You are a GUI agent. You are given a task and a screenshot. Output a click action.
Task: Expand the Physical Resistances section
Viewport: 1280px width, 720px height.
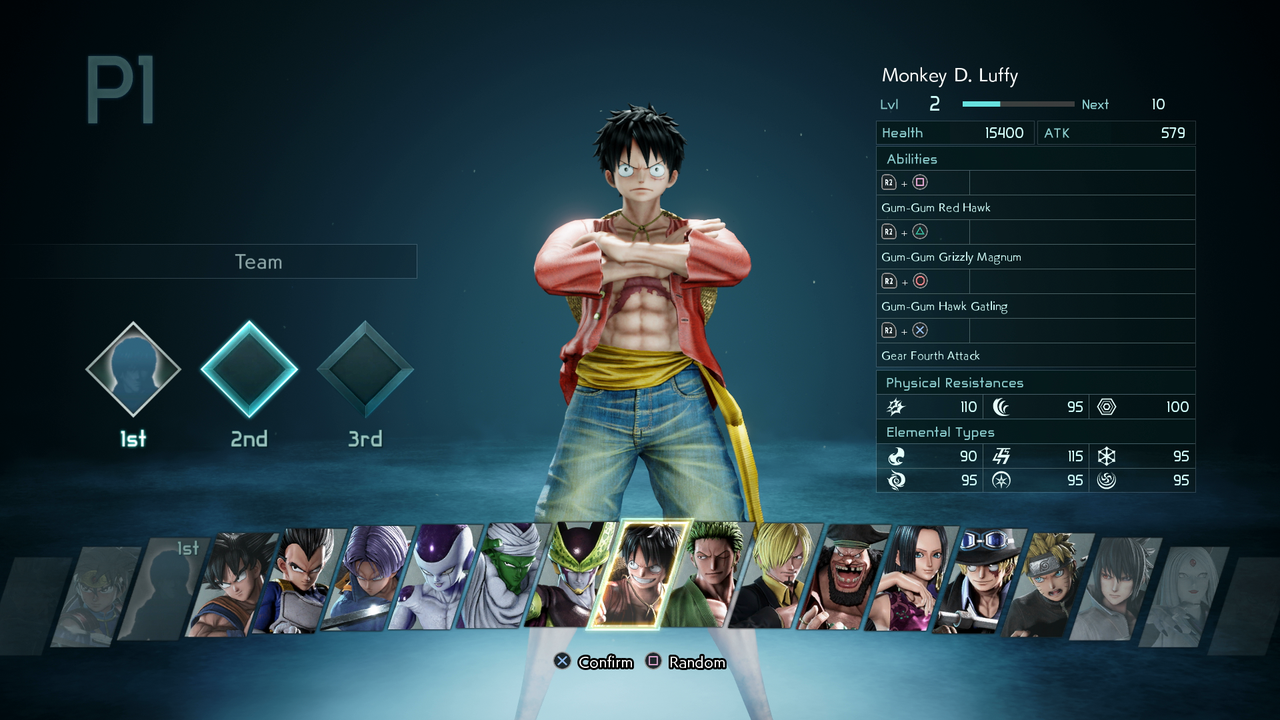(1036, 382)
